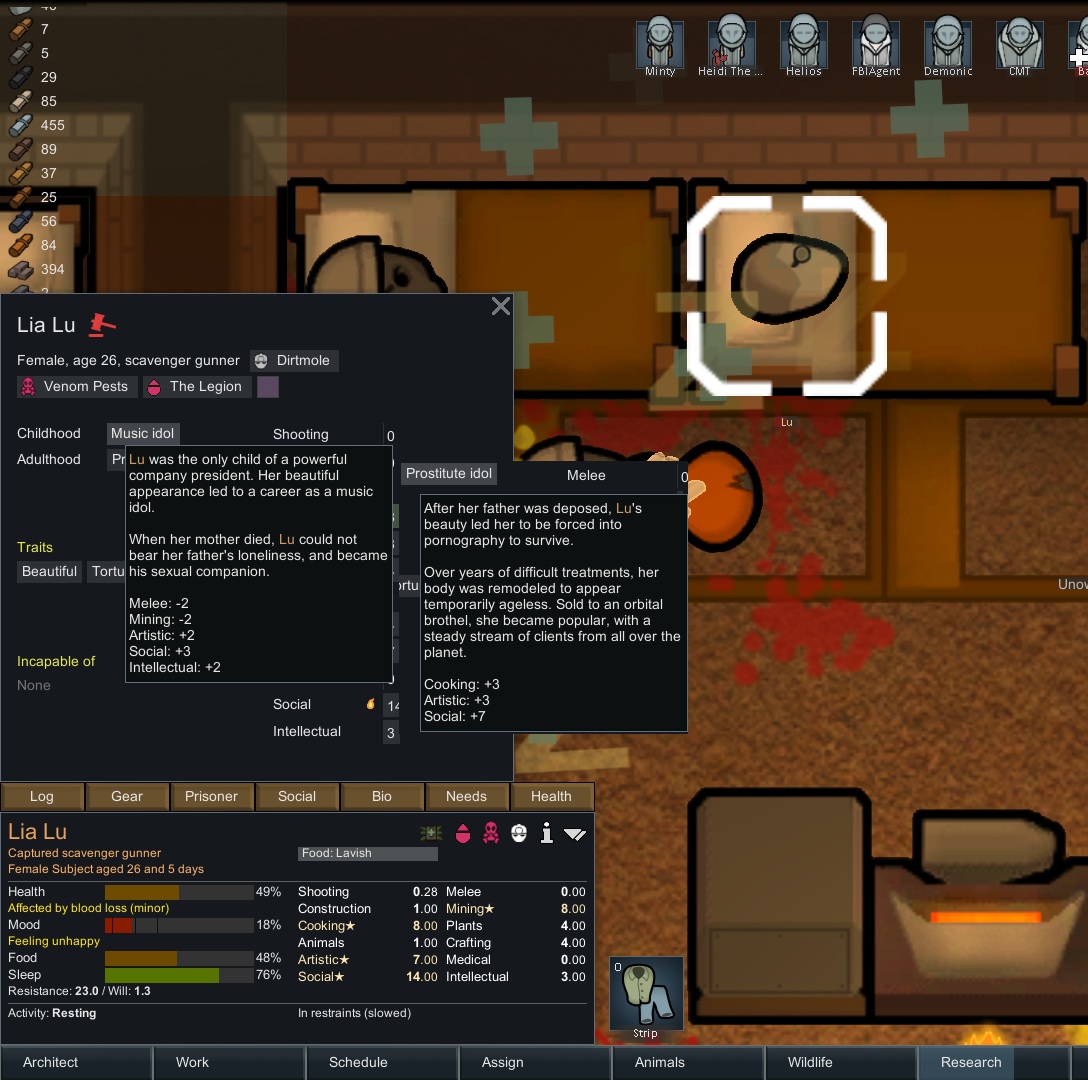
Task: Open the Prisoner tab
Action: (x=212, y=796)
